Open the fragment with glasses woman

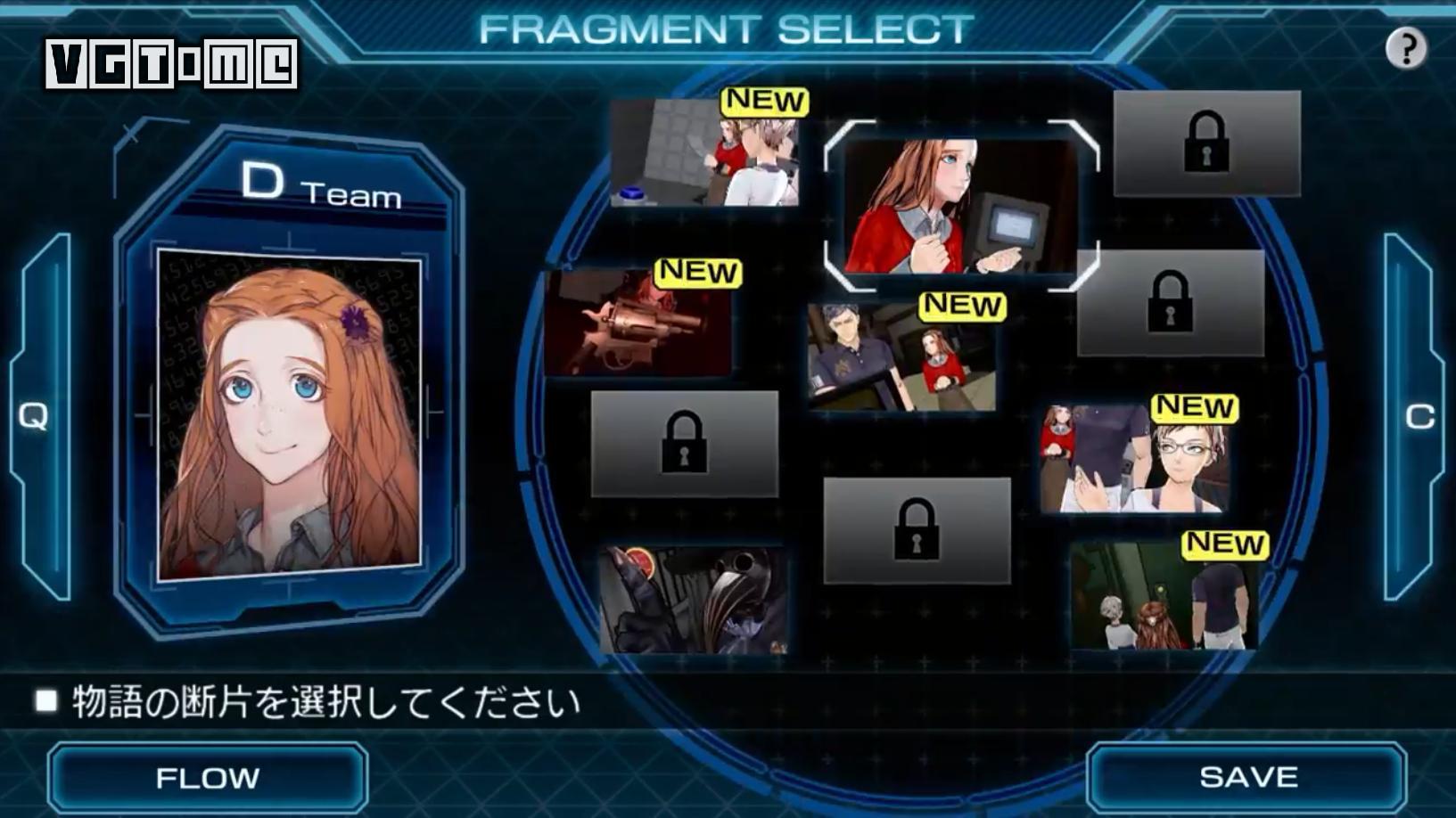coord(1134,459)
